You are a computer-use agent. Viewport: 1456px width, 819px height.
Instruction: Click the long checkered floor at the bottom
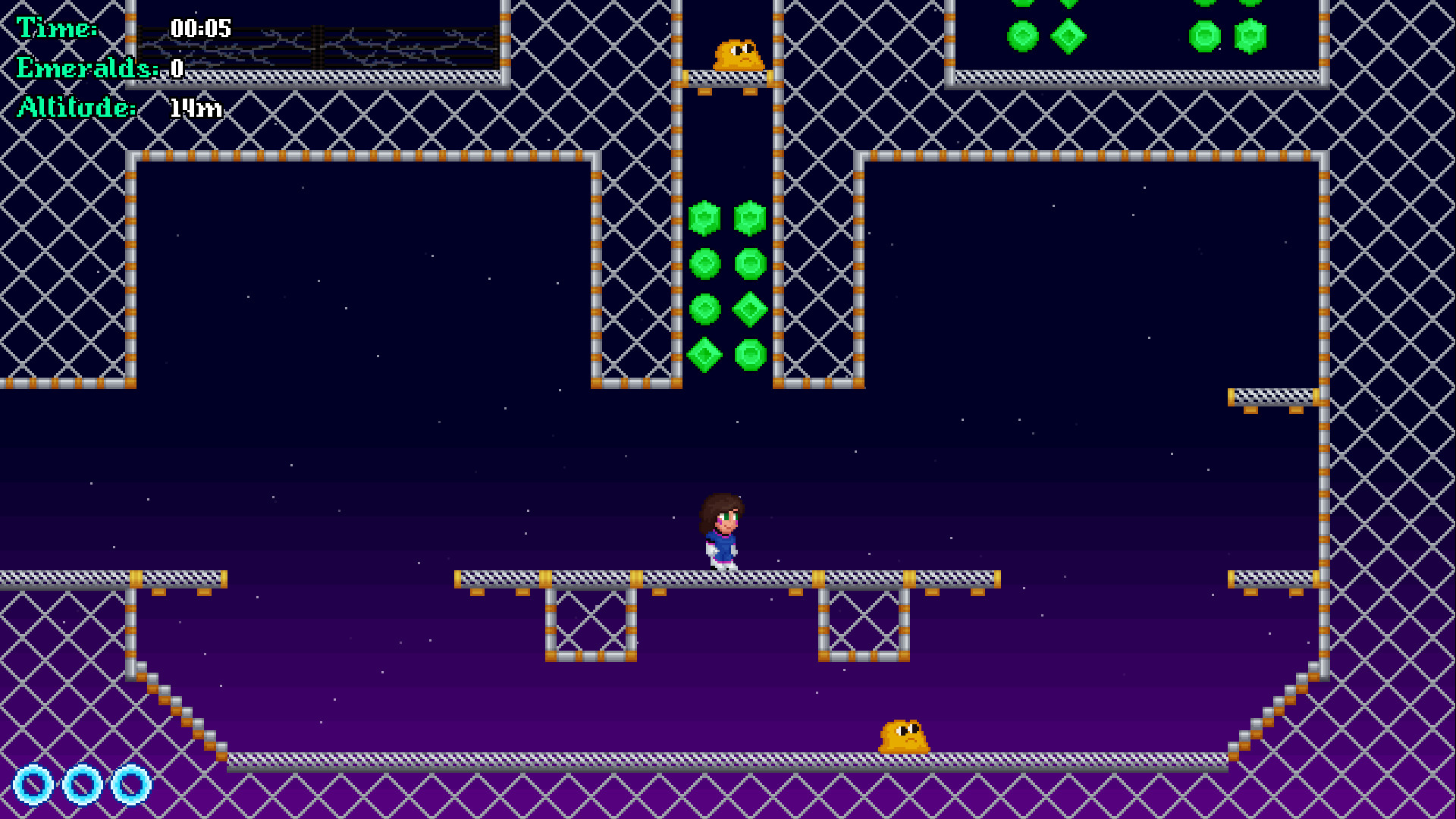pos(607,758)
